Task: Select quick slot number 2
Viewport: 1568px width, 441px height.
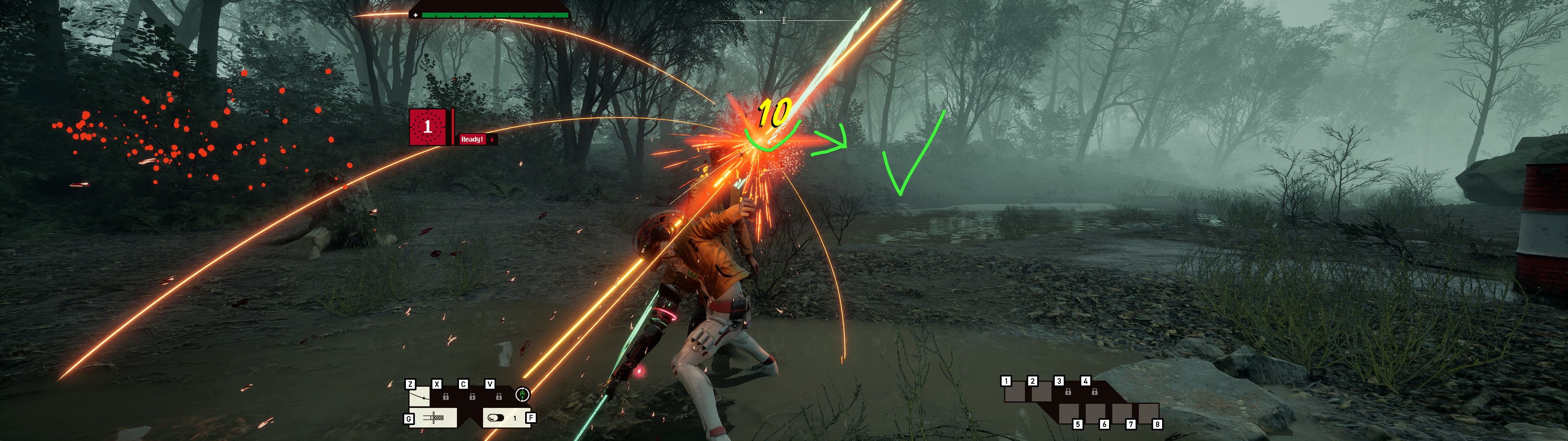Action: click(1042, 392)
